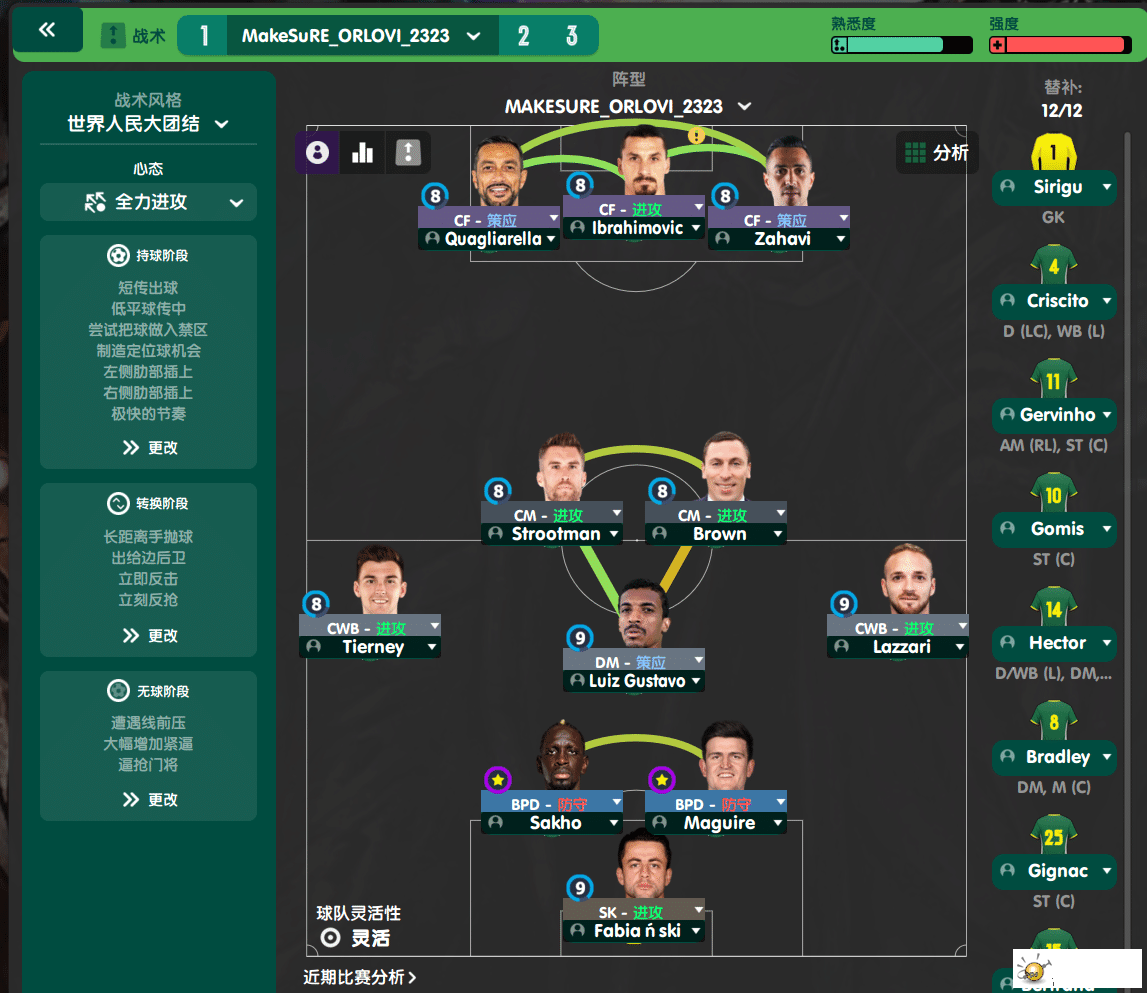Open Ibrahimovic's player dropdown
This screenshot has height=993, width=1147.
(x=696, y=229)
